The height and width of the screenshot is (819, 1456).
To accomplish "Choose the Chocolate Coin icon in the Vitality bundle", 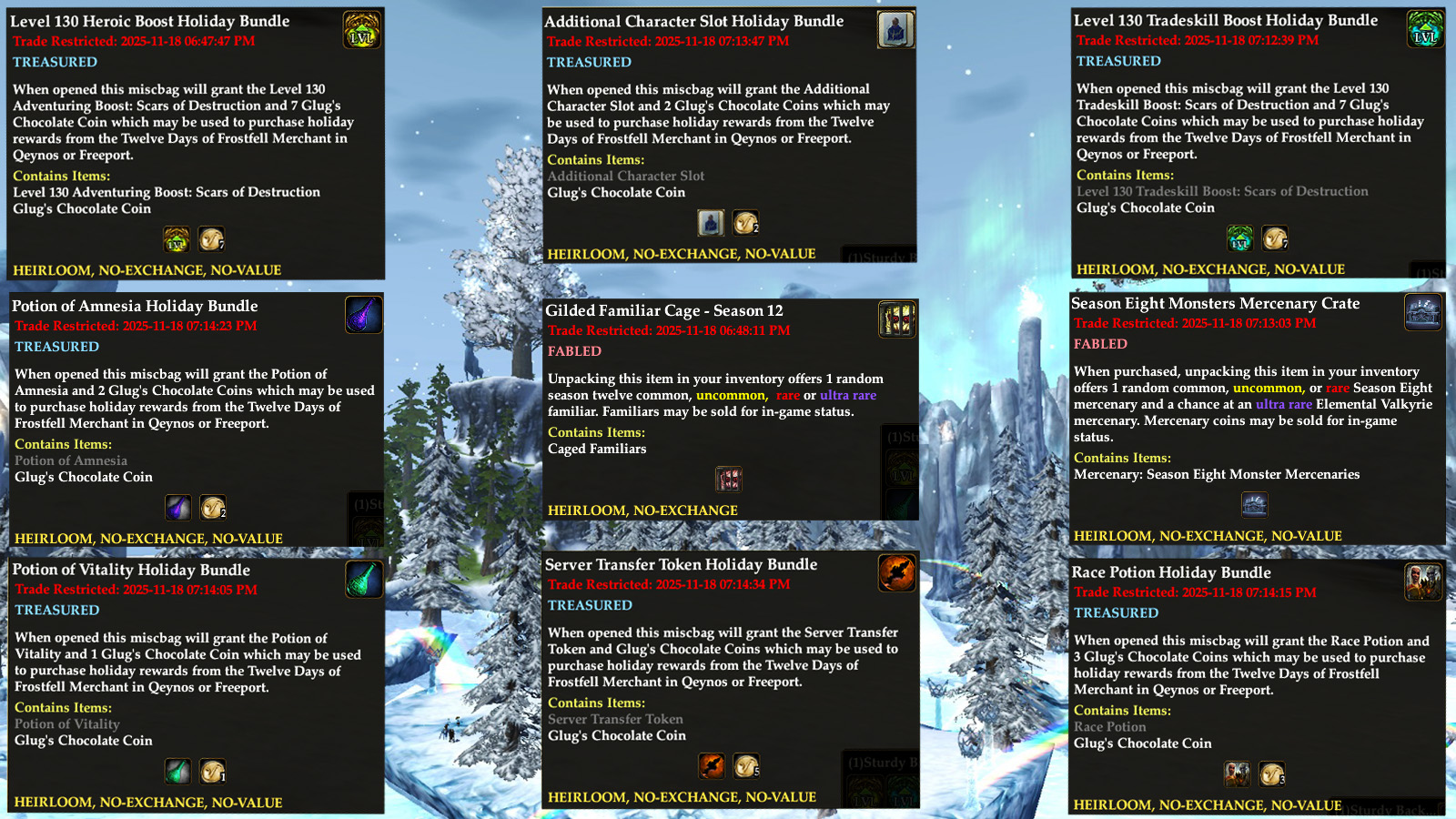I will pos(213,772).
